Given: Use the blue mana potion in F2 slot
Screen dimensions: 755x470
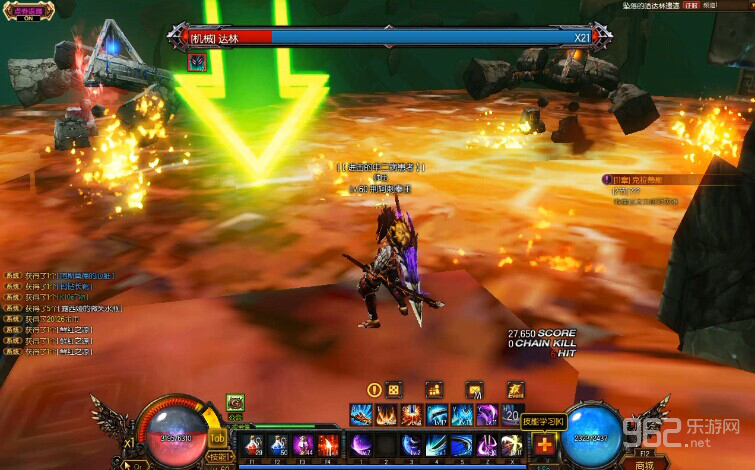Looking at the screenshot, I should [x=278, y=444].
